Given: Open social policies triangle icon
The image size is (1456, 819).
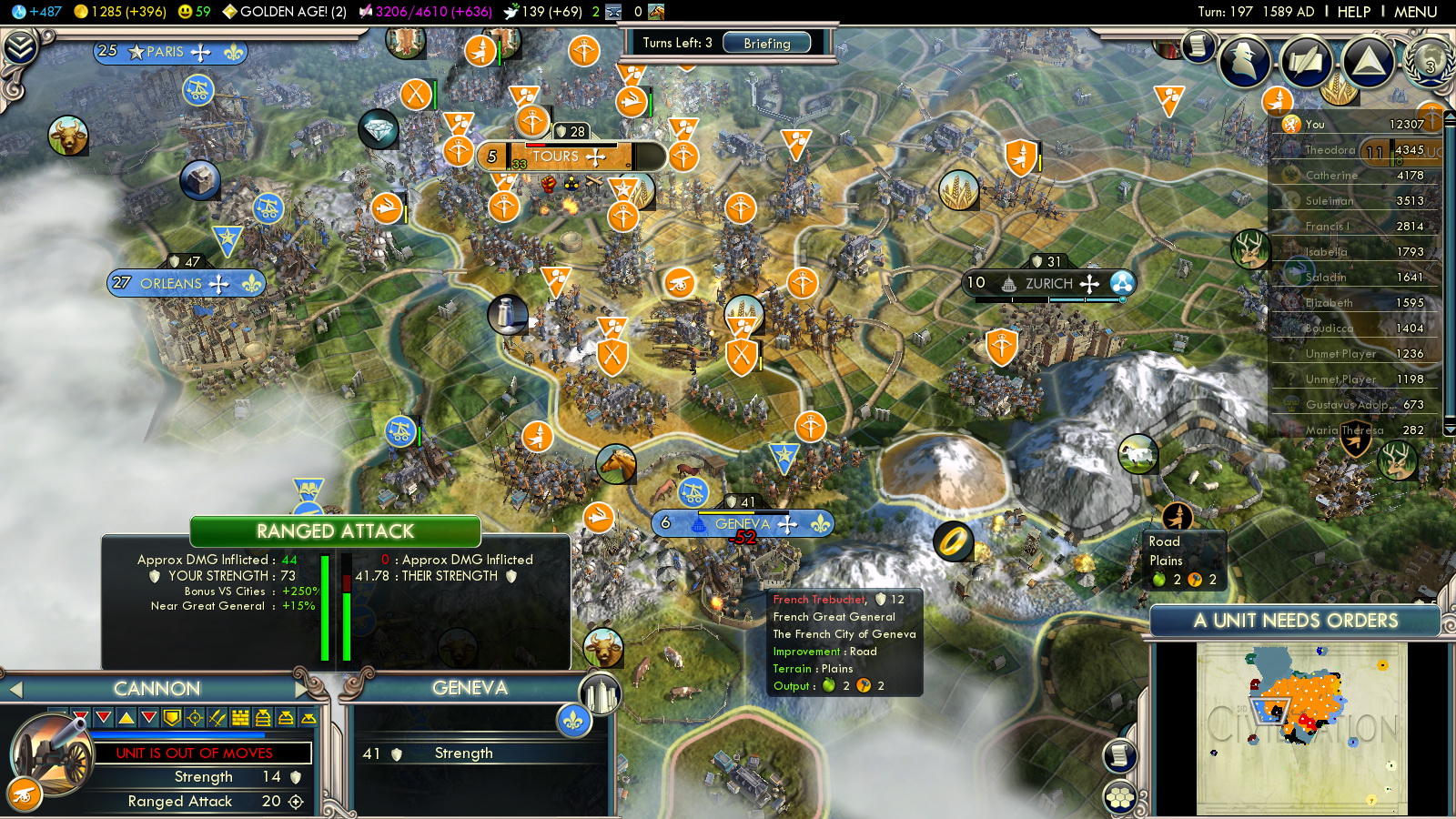Looking at the screenshot, I should coord(1368,60).
